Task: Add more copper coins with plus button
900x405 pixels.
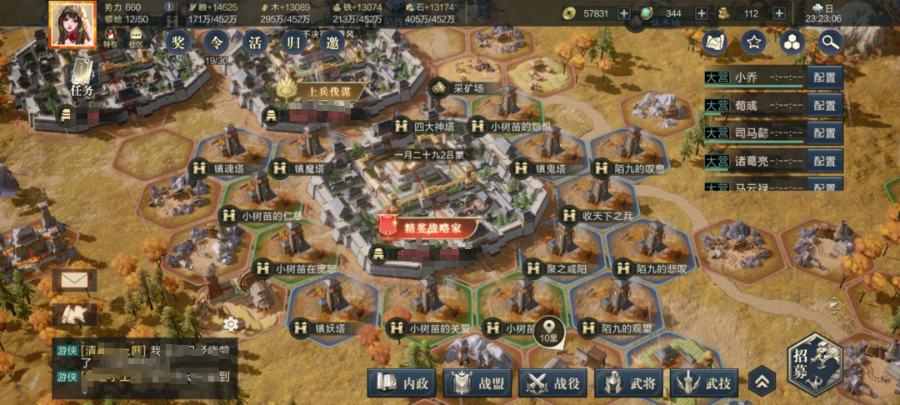Action: tap(623, 14)
